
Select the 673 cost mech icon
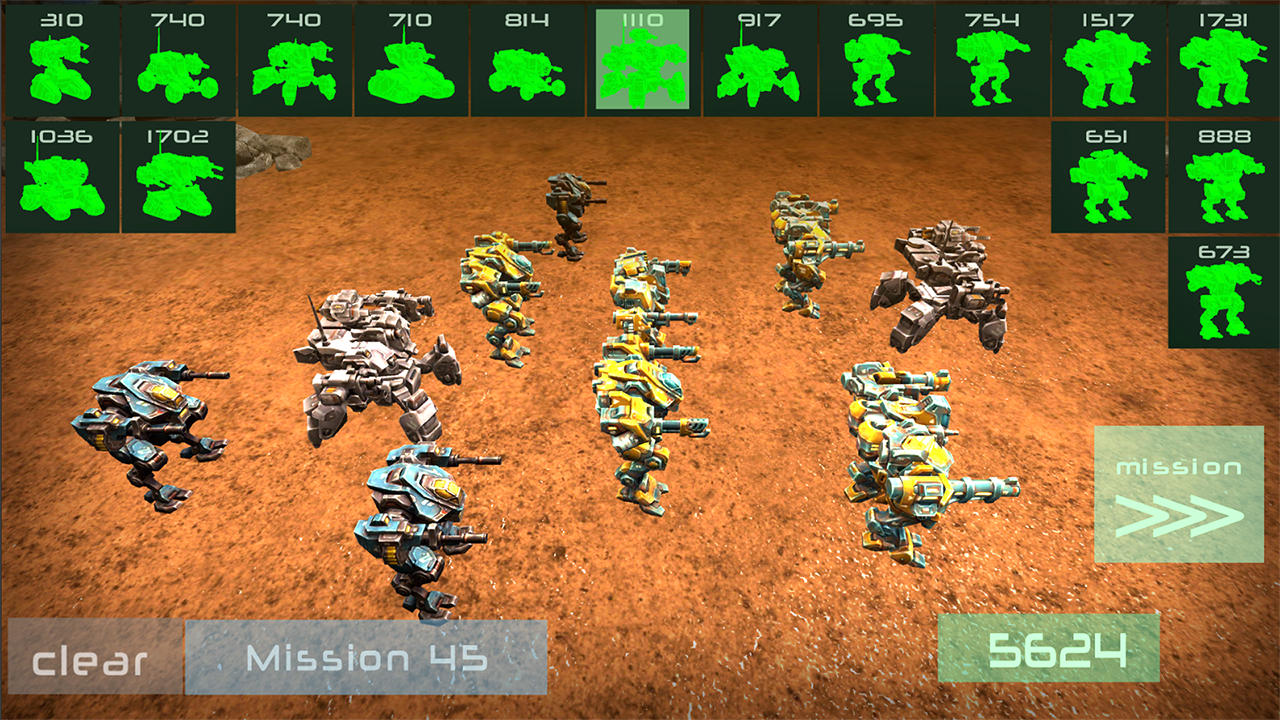pyautogui.click(x=1222, y=290)
